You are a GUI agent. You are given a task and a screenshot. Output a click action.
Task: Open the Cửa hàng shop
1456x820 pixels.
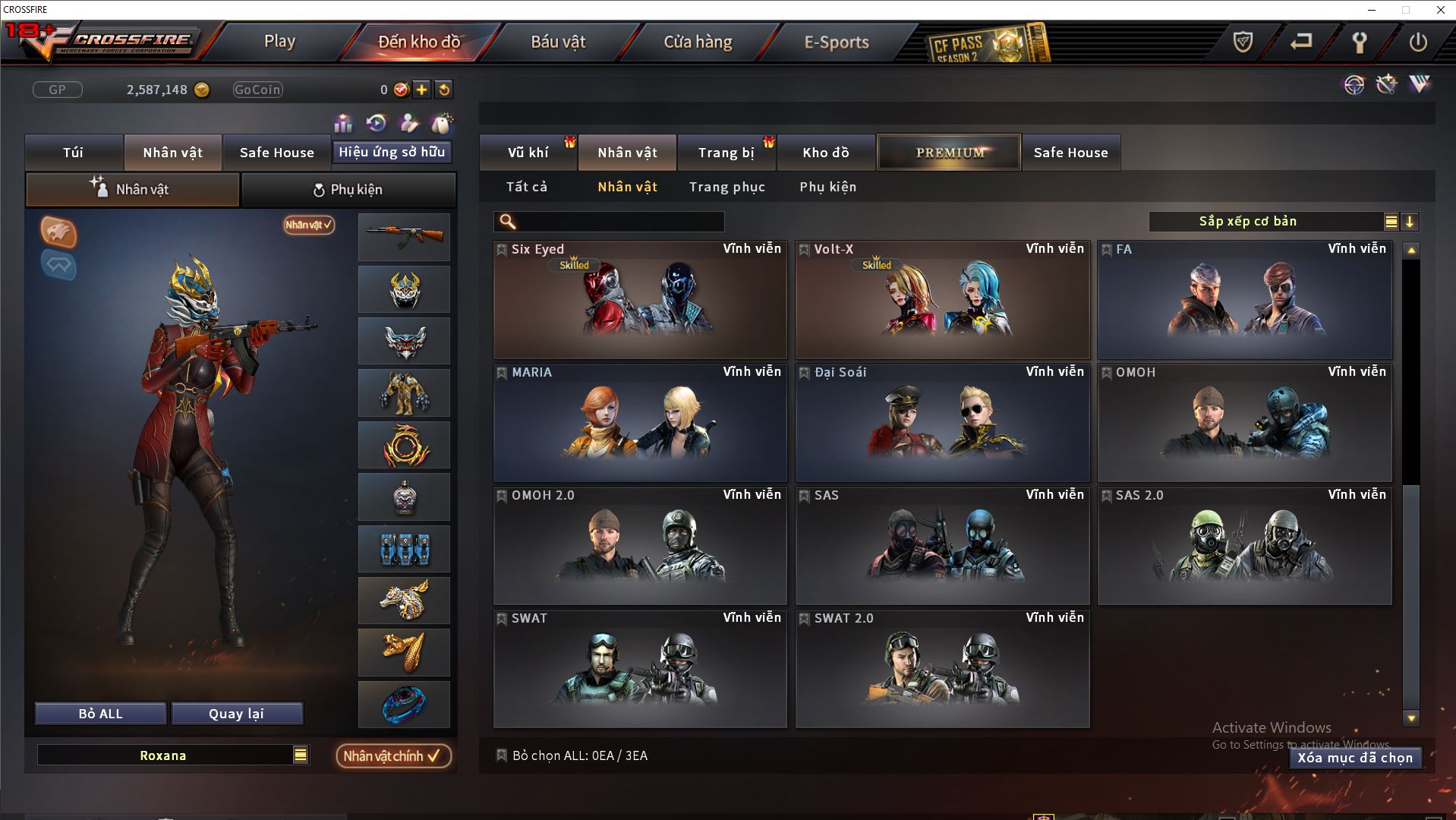698,42
